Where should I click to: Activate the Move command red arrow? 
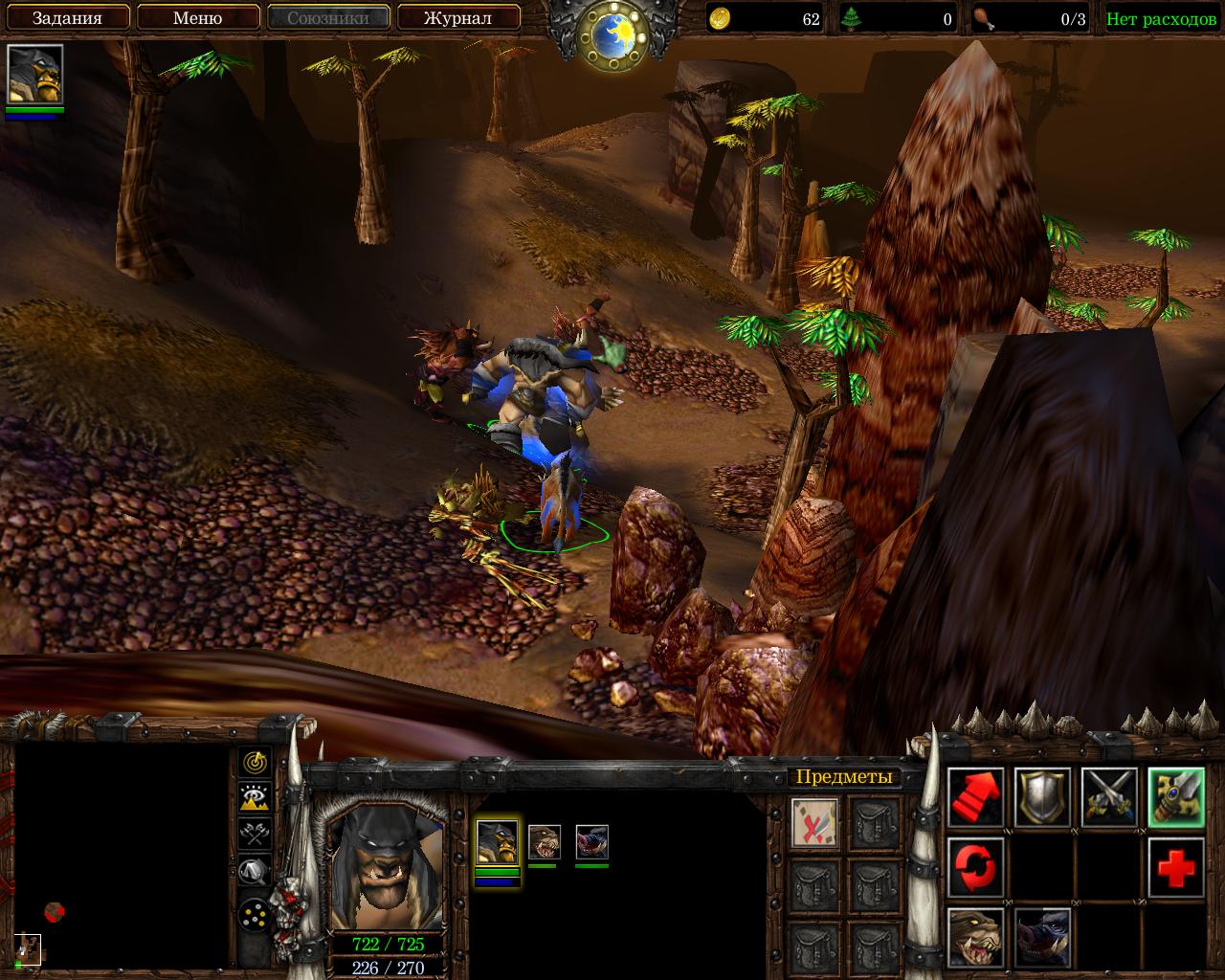[976, 797]
